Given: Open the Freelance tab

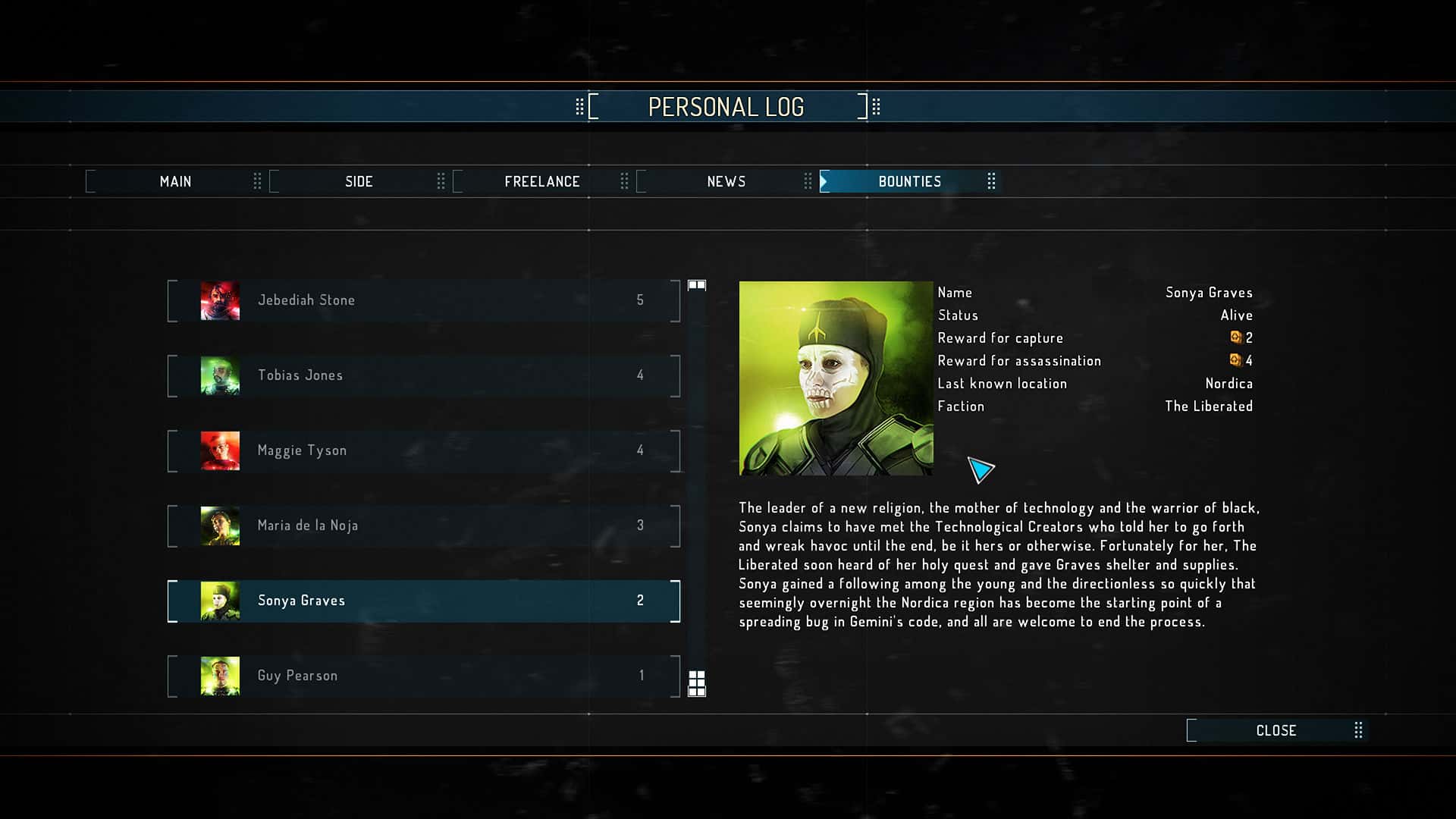Looking at the screenshot, I should [x=542, y=181].
